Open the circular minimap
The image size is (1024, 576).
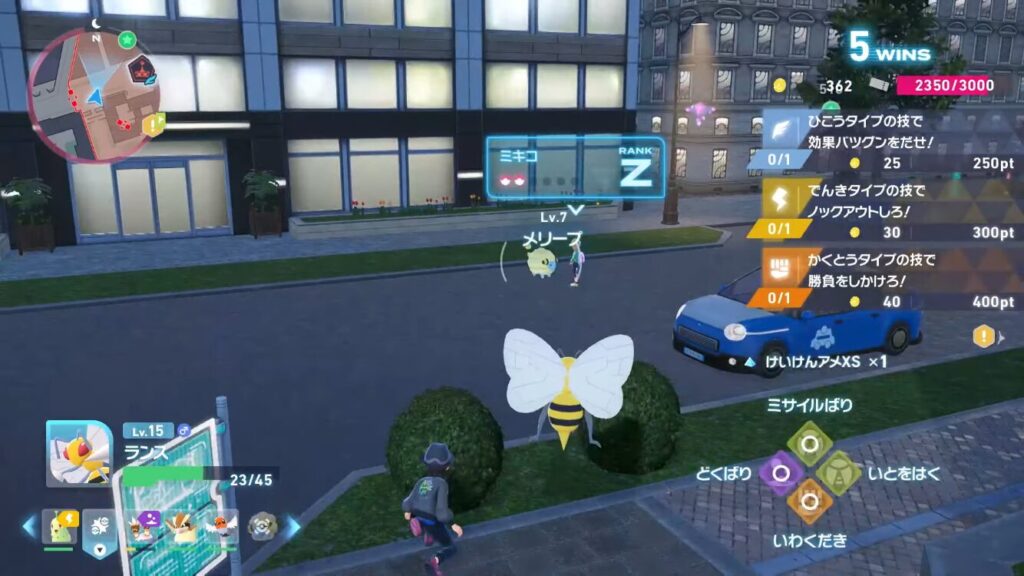(x=94, y=95)
